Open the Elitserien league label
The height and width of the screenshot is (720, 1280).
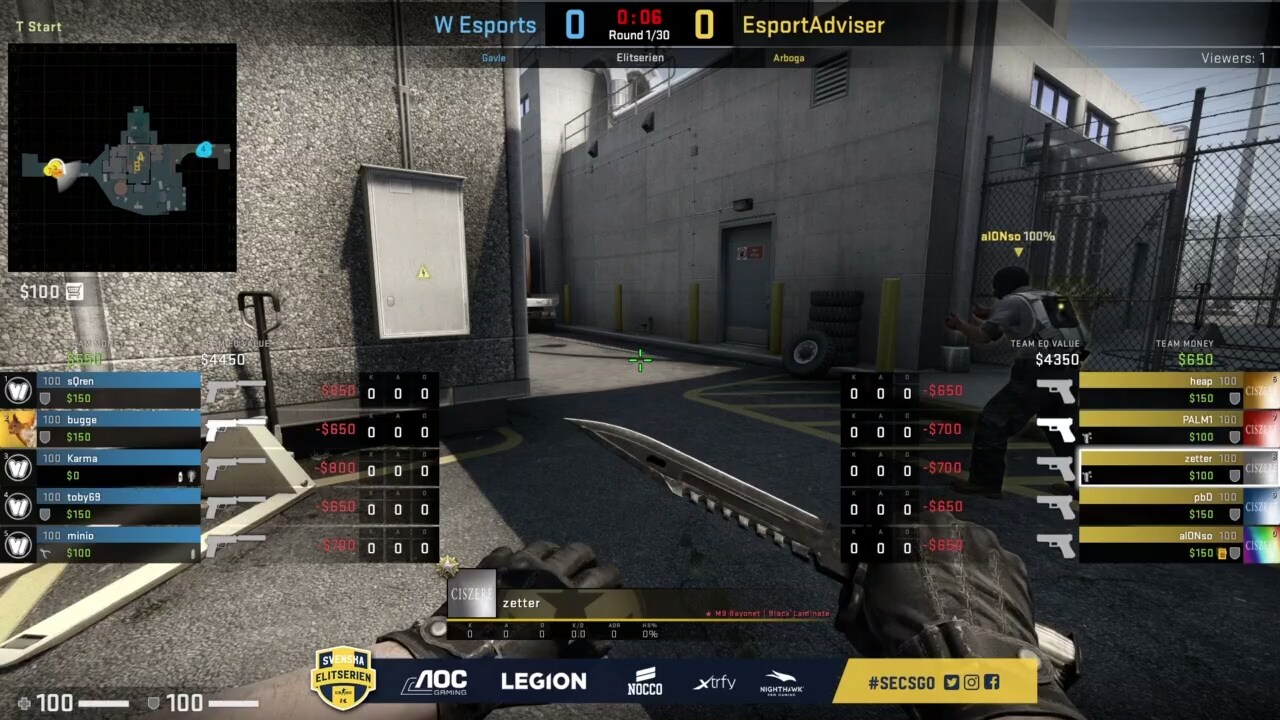(x=640, y=58)
